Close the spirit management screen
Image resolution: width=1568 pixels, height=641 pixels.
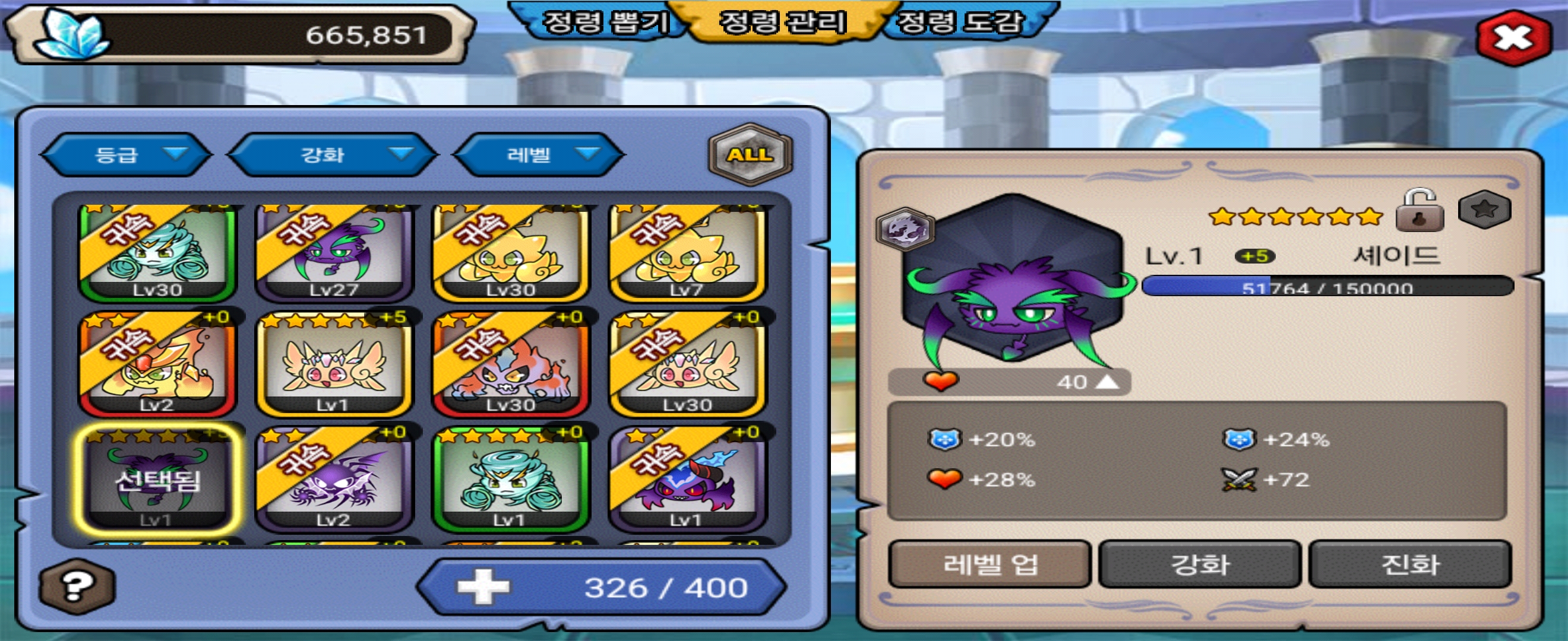[x=1513, y=39]
